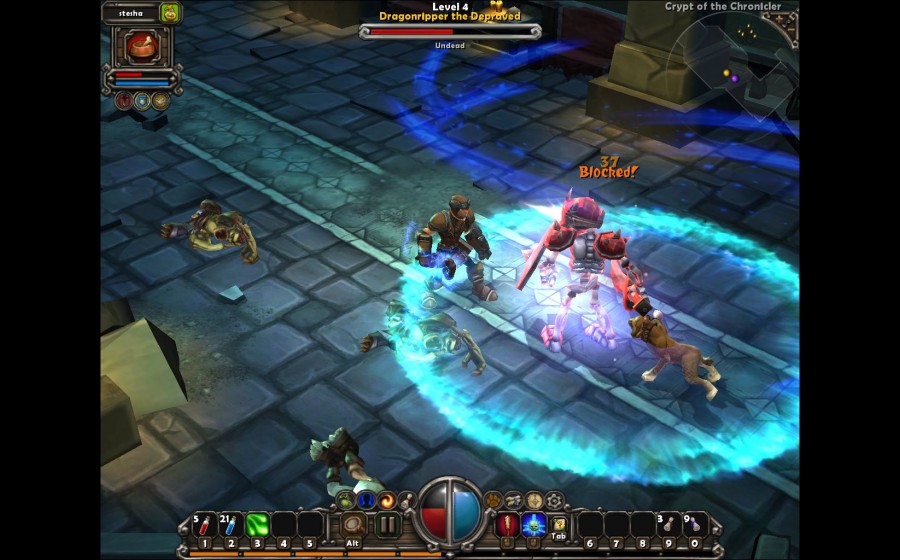Activate the glowing blue skull skill
Image resolution: width=900 pixels, height=560 pixels.
(533, 524)
